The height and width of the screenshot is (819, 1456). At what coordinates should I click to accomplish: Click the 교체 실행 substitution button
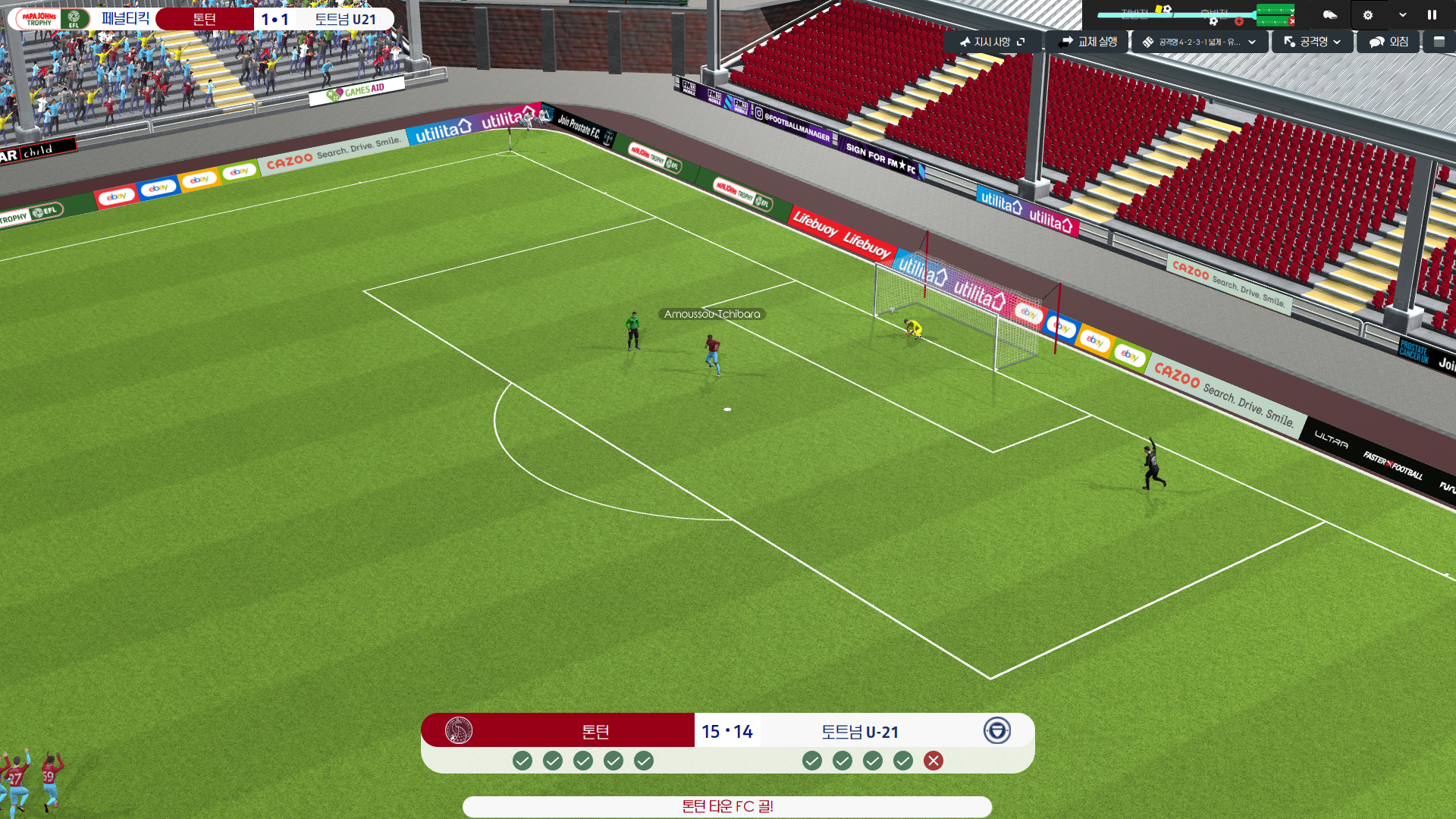pyautogui.click(x=1088, y=42)
